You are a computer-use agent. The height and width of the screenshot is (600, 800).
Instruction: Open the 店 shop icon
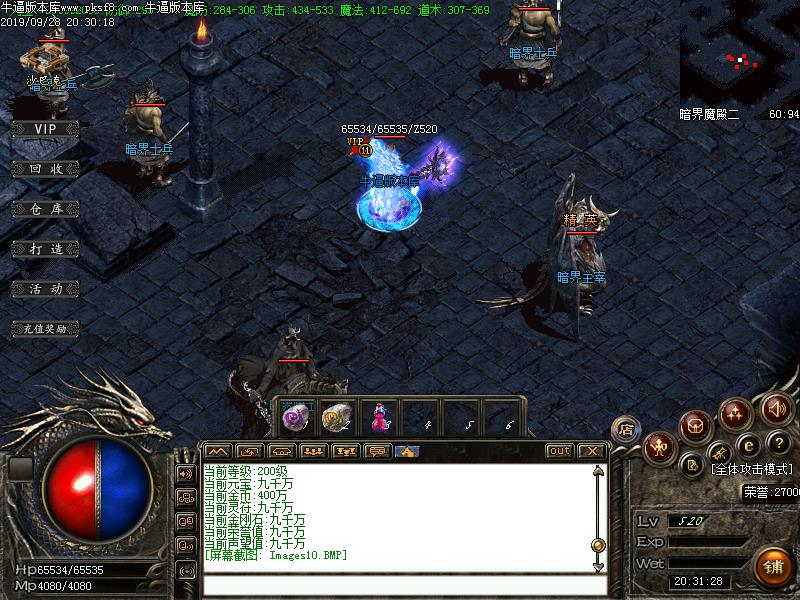[626, 428]
